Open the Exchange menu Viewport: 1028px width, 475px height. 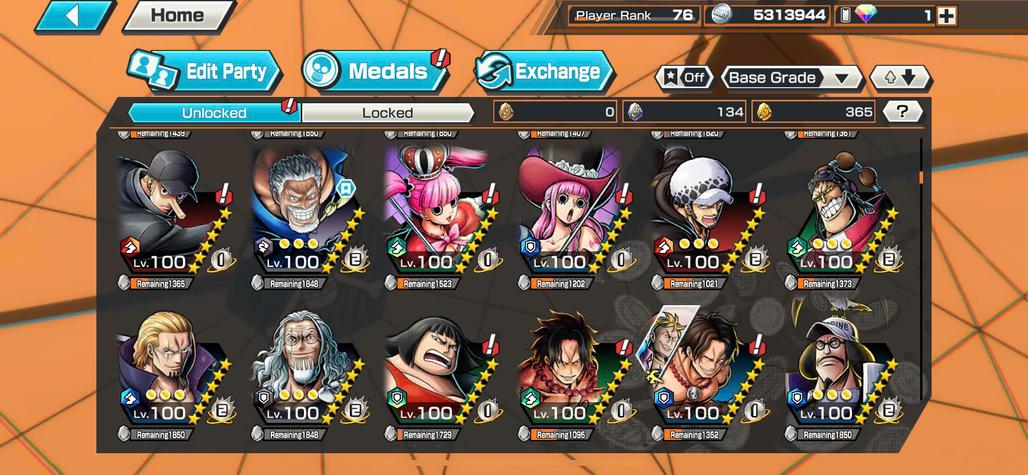pos(543,71)
